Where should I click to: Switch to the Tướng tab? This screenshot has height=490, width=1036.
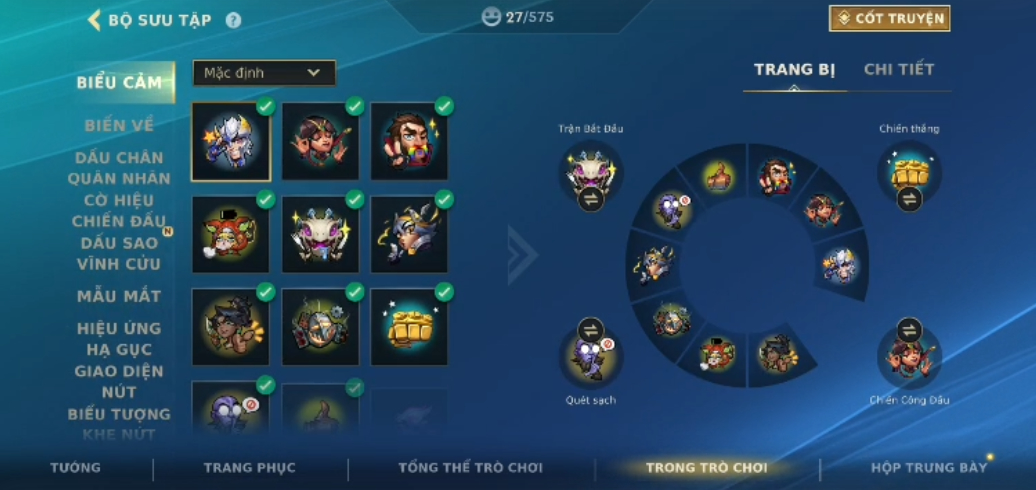(75, 468)
